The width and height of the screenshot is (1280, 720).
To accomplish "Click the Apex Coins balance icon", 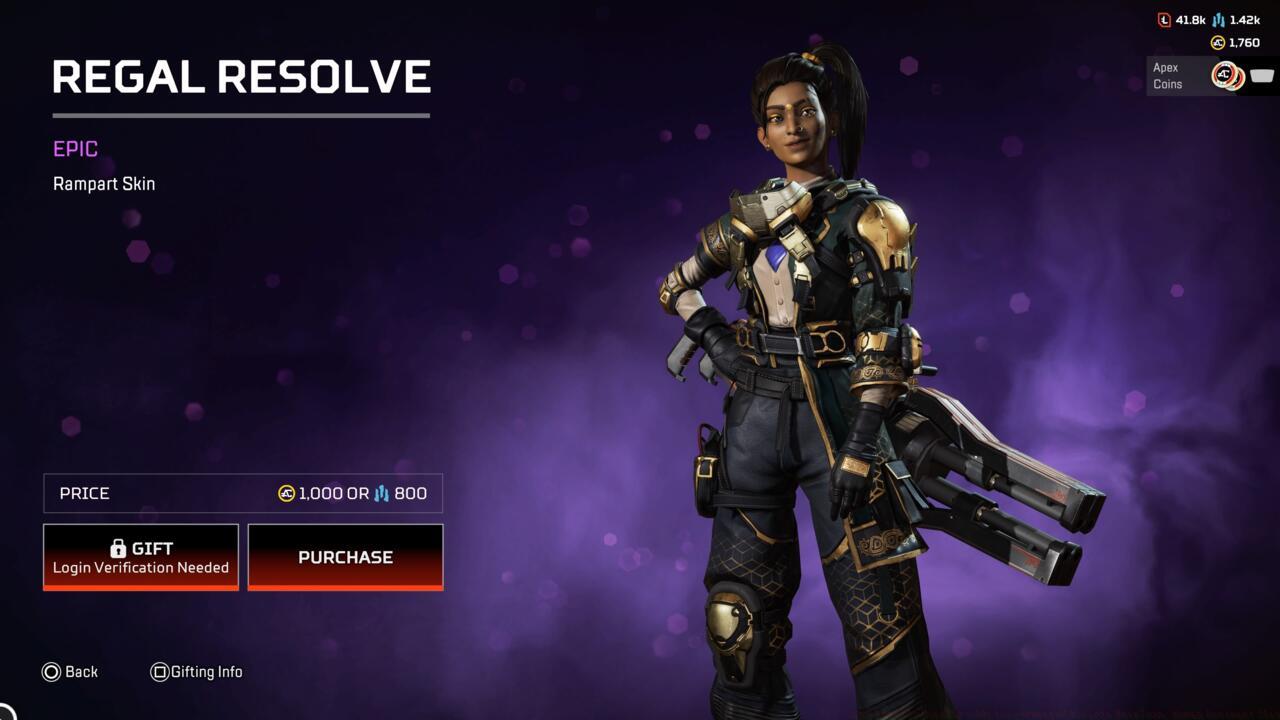I will point(1219,42).
